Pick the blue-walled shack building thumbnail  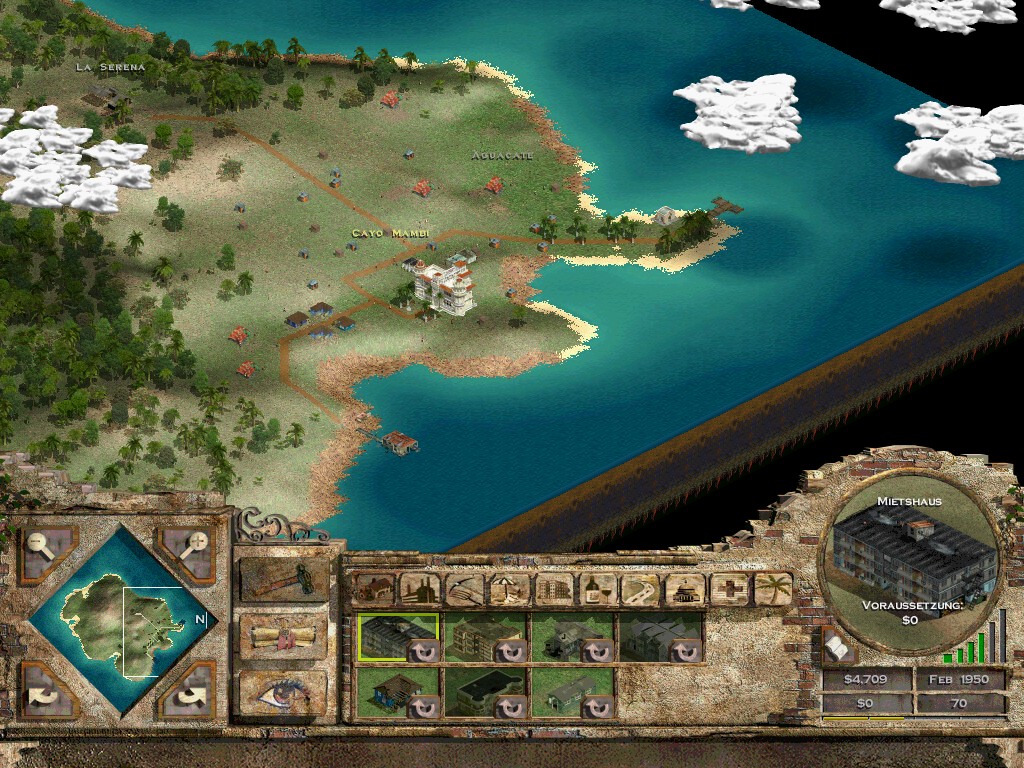tap(397, 692)
